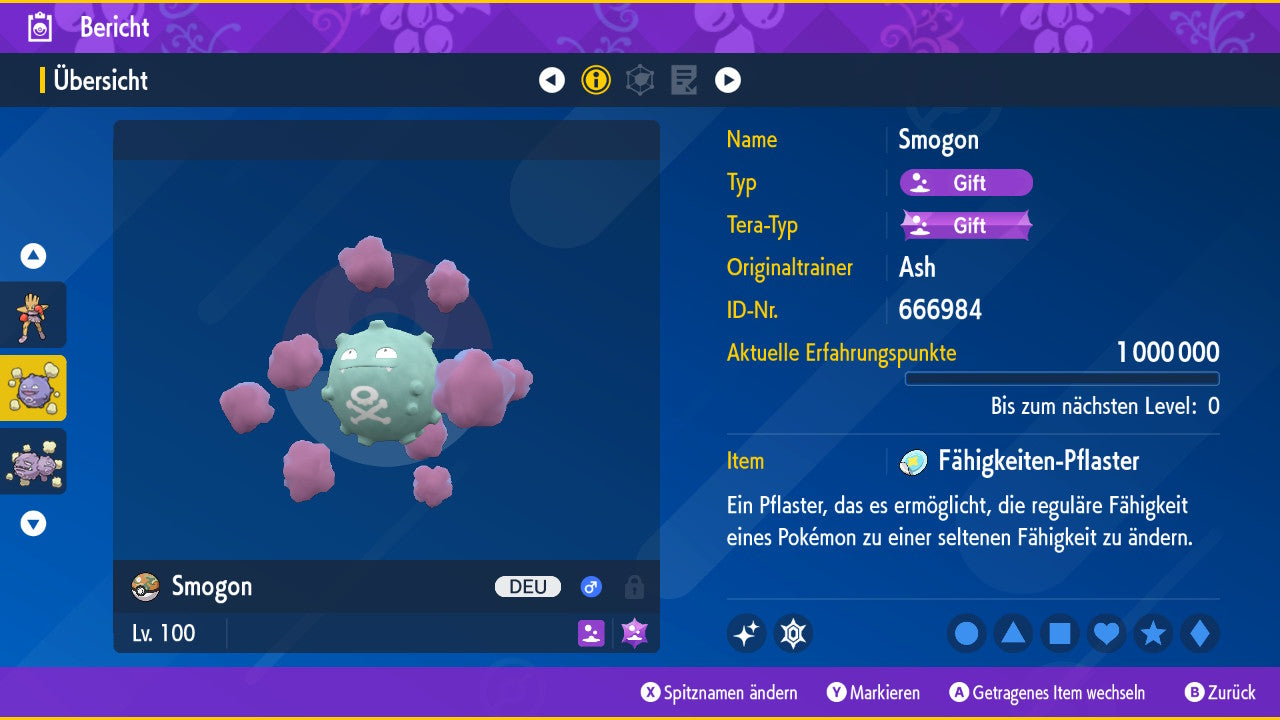
Task: Select the Koffing party thumbnail
Action: 33,388
